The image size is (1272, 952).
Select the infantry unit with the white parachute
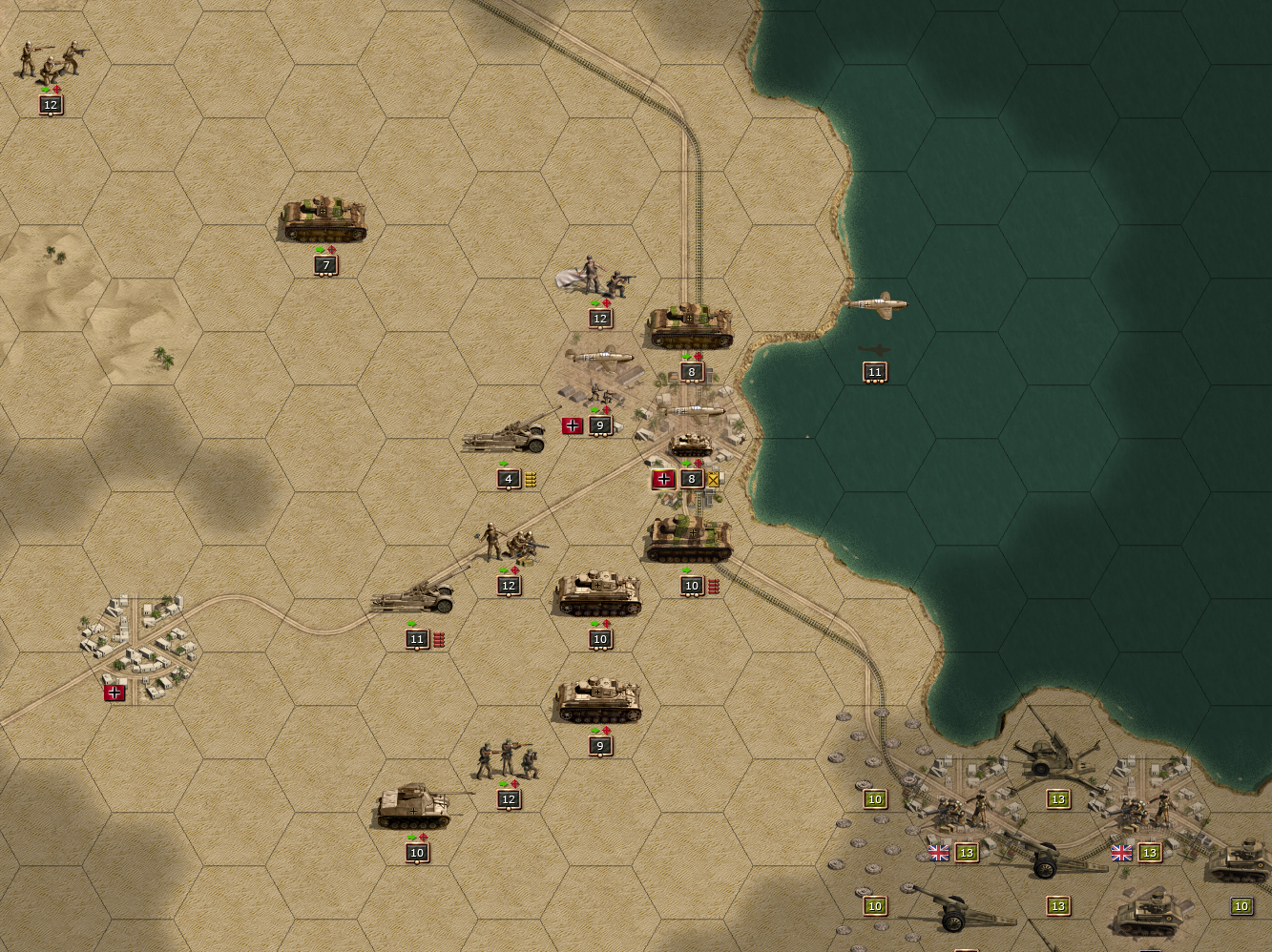tap(598, 277)
